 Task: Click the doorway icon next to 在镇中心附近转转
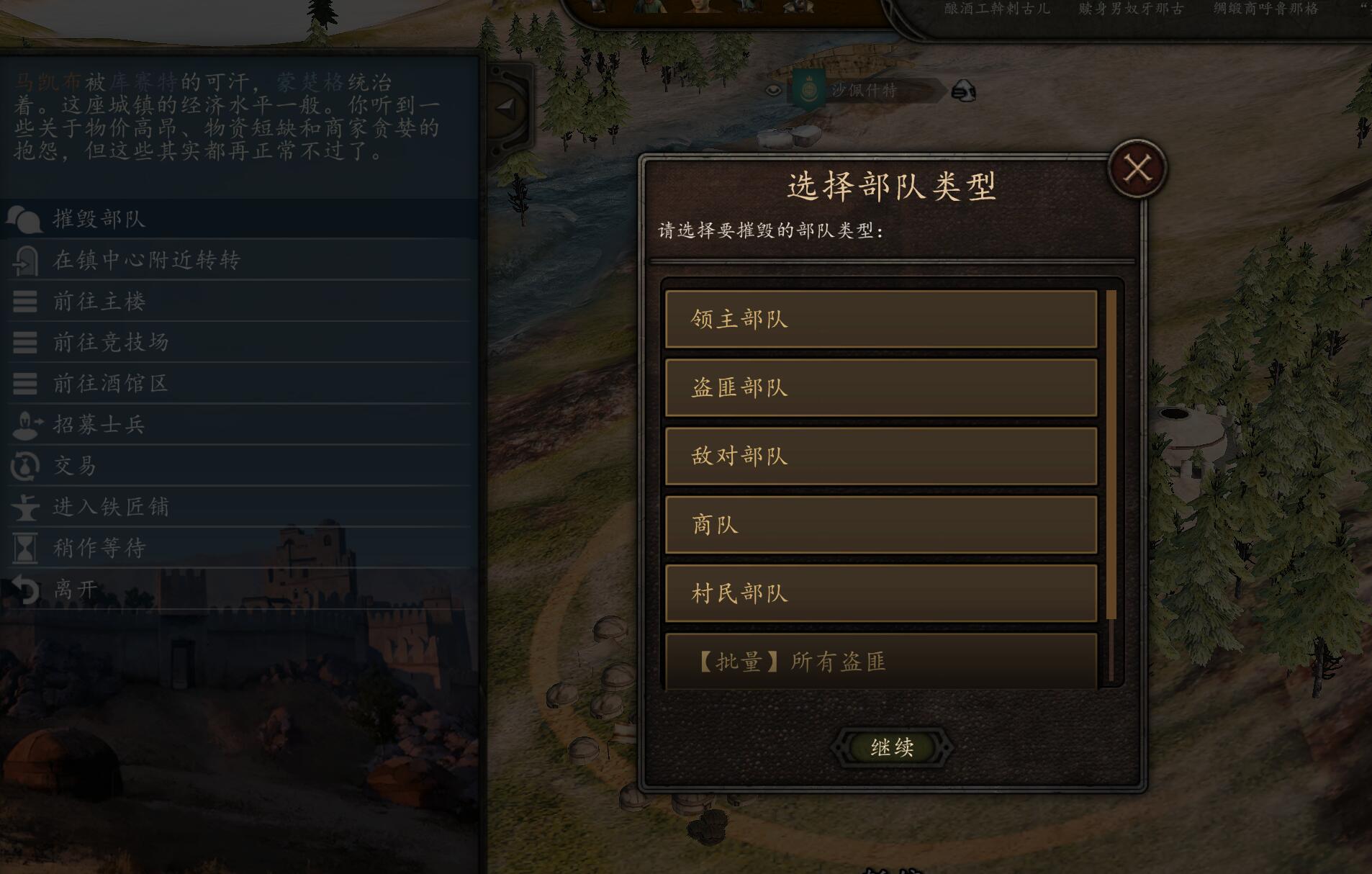[25, 260]
